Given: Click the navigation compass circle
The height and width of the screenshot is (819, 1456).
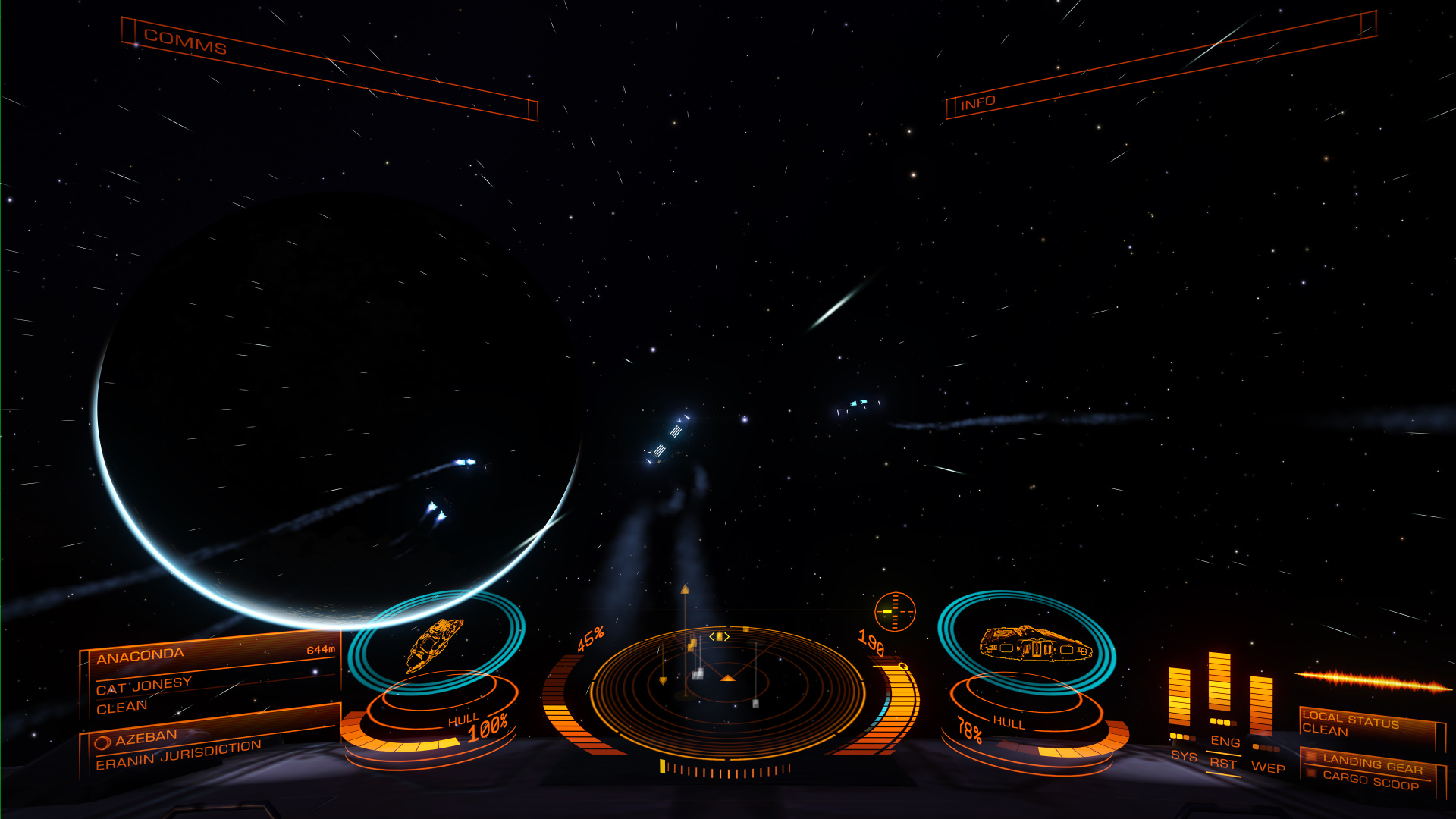Looking at the screenshot, I should (895, 611).
